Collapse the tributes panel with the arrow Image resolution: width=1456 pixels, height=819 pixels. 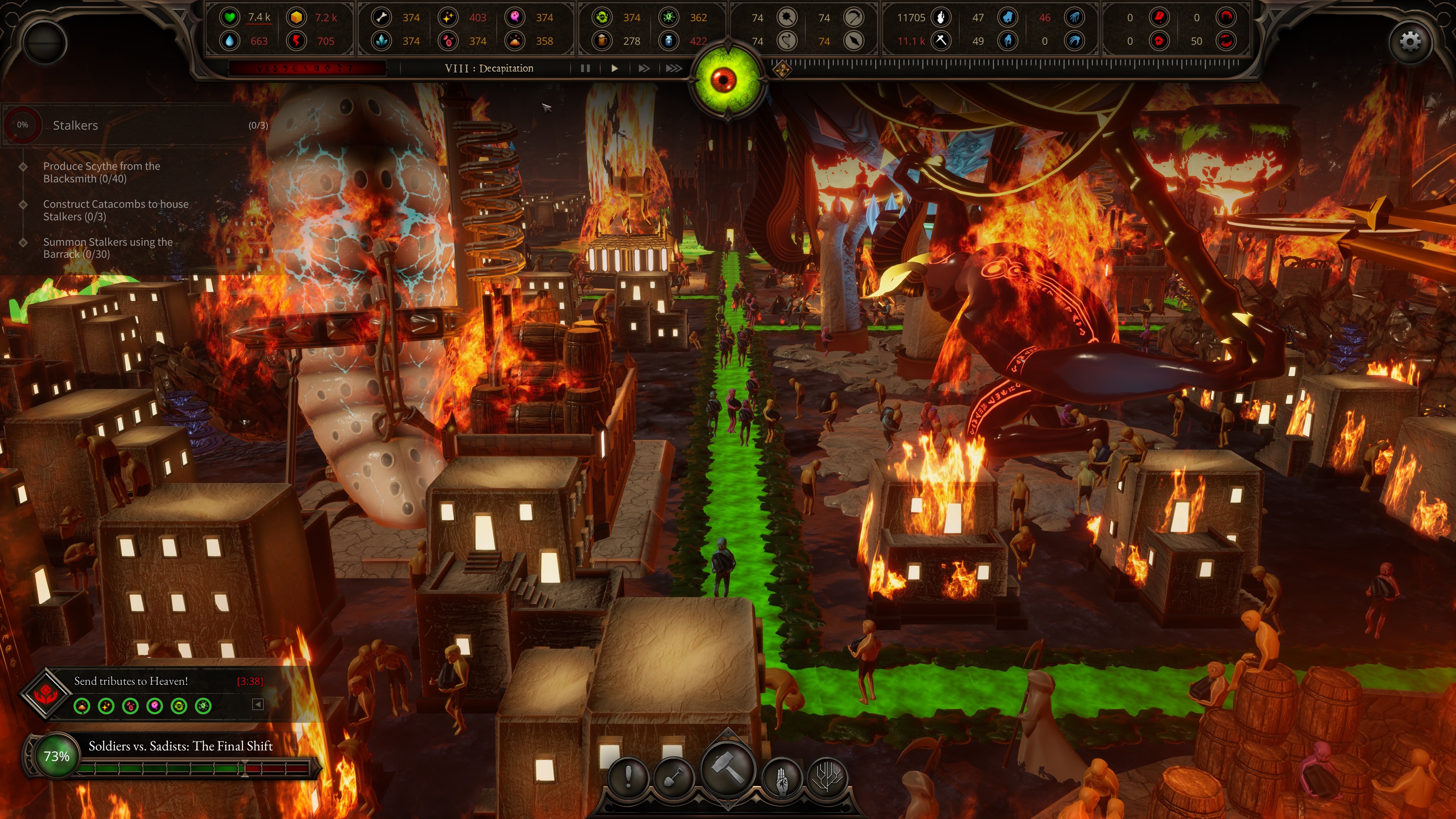pos(258,704)
